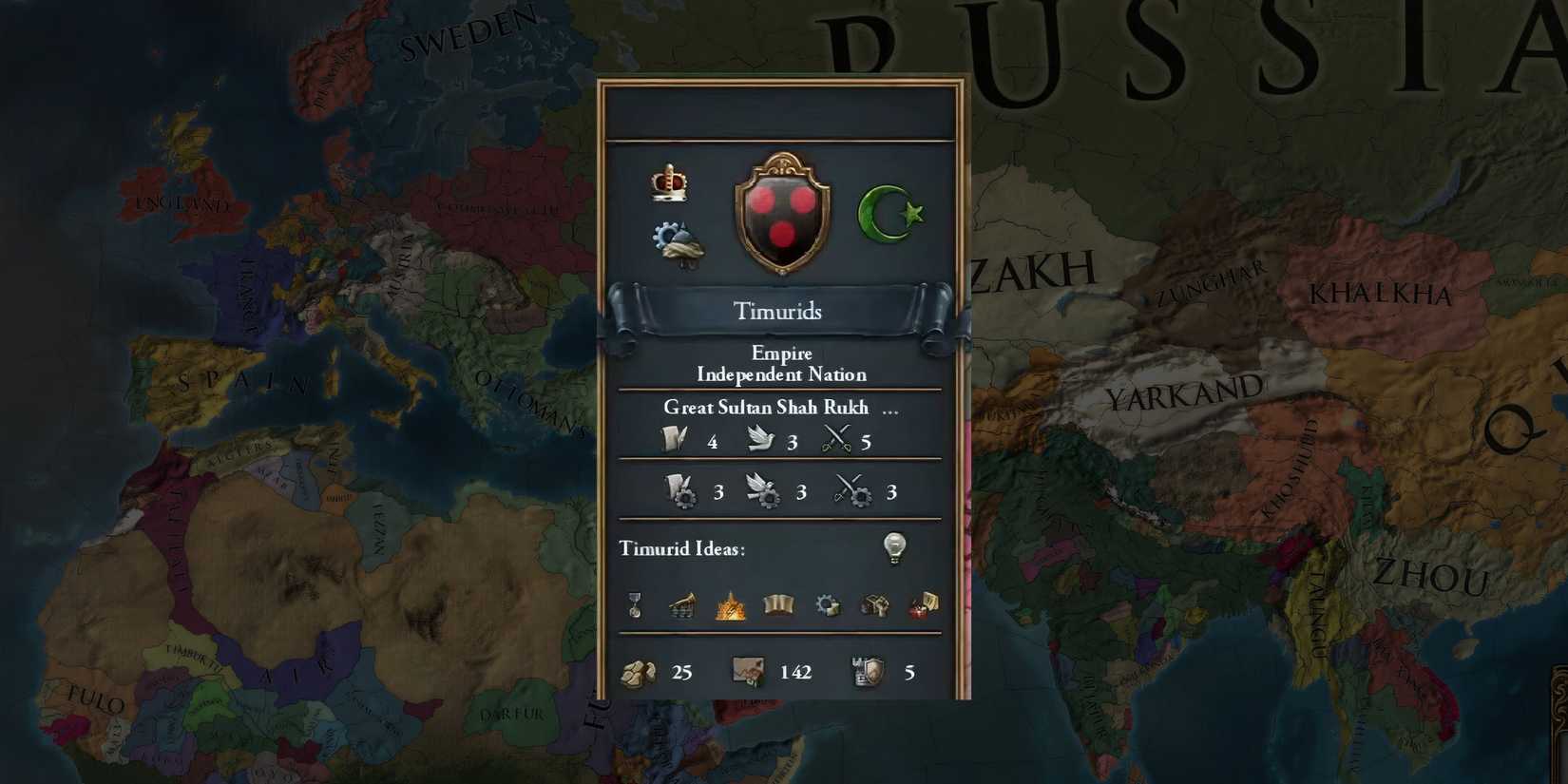Open the national ideas lightbulb icon

894,547
